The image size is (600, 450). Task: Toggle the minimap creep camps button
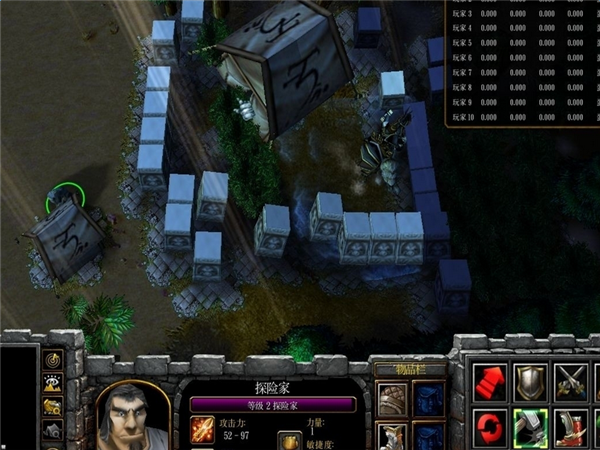53,430
